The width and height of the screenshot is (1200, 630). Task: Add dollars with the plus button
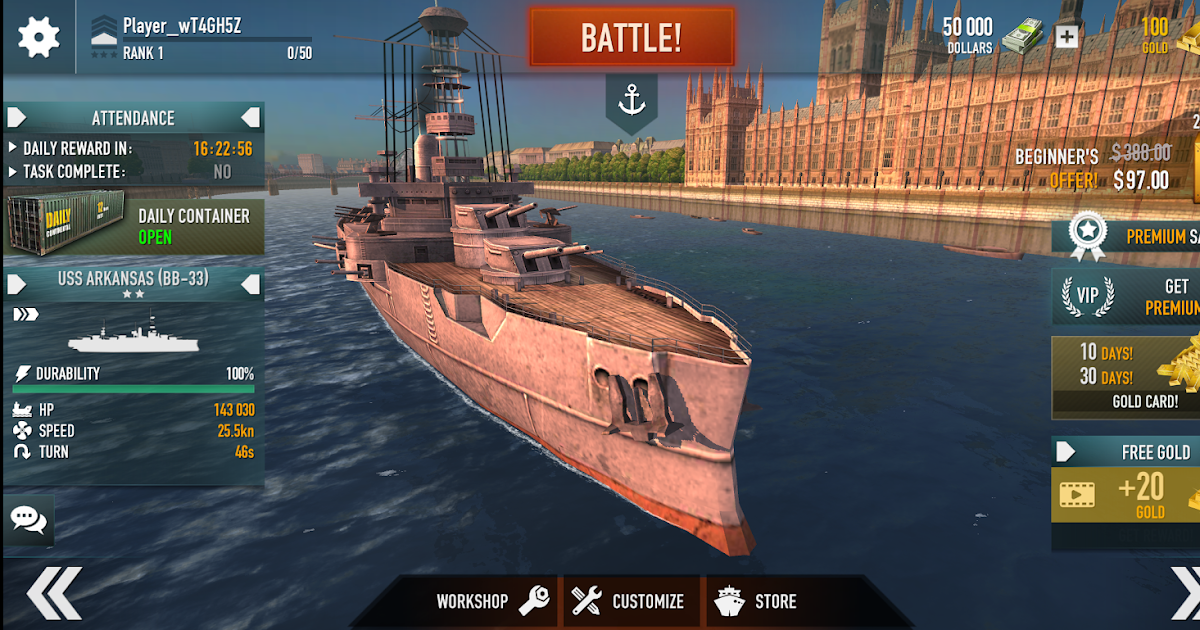point(1067,37)
